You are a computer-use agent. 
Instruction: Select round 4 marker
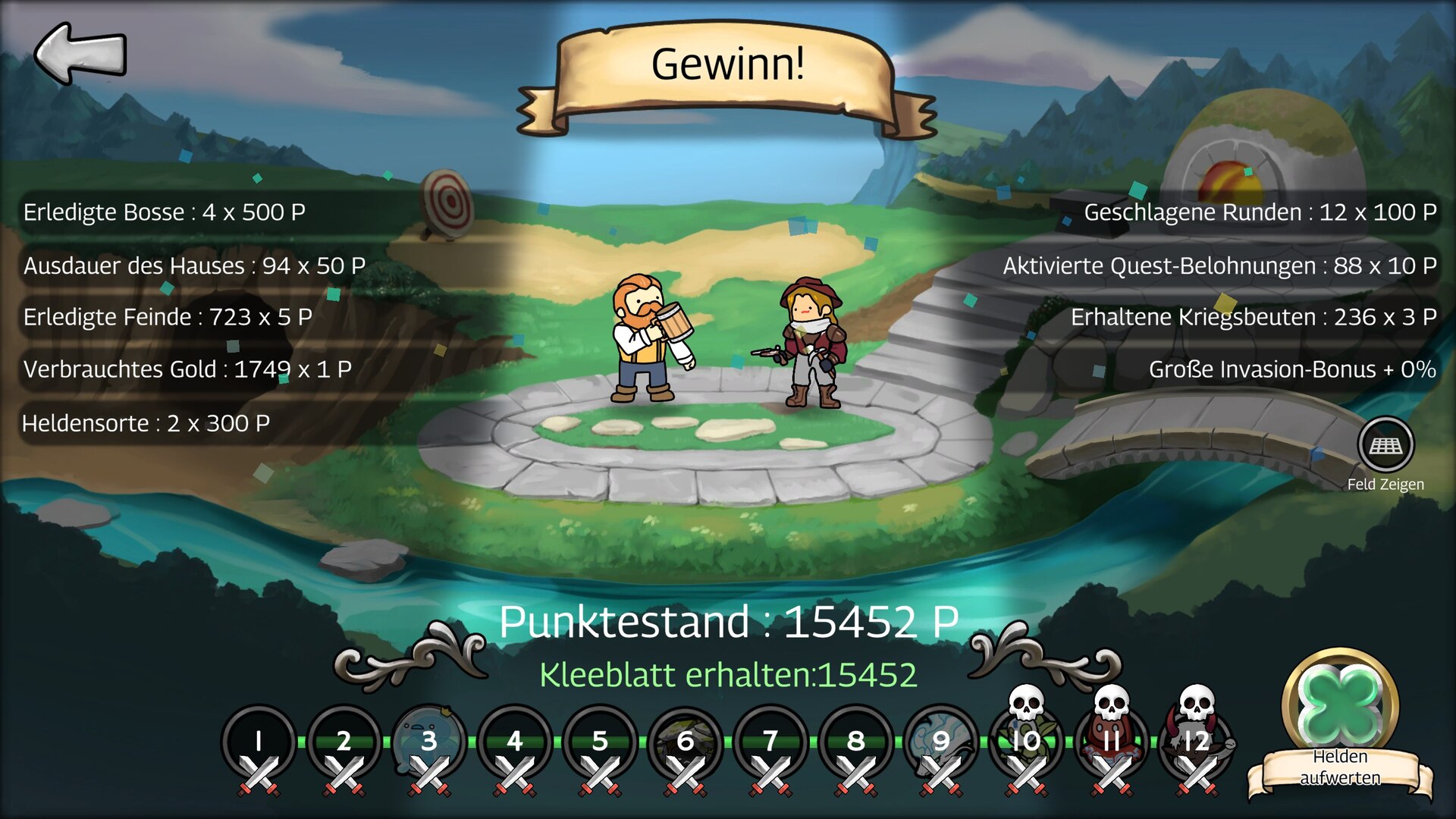[x=515, y=742]
